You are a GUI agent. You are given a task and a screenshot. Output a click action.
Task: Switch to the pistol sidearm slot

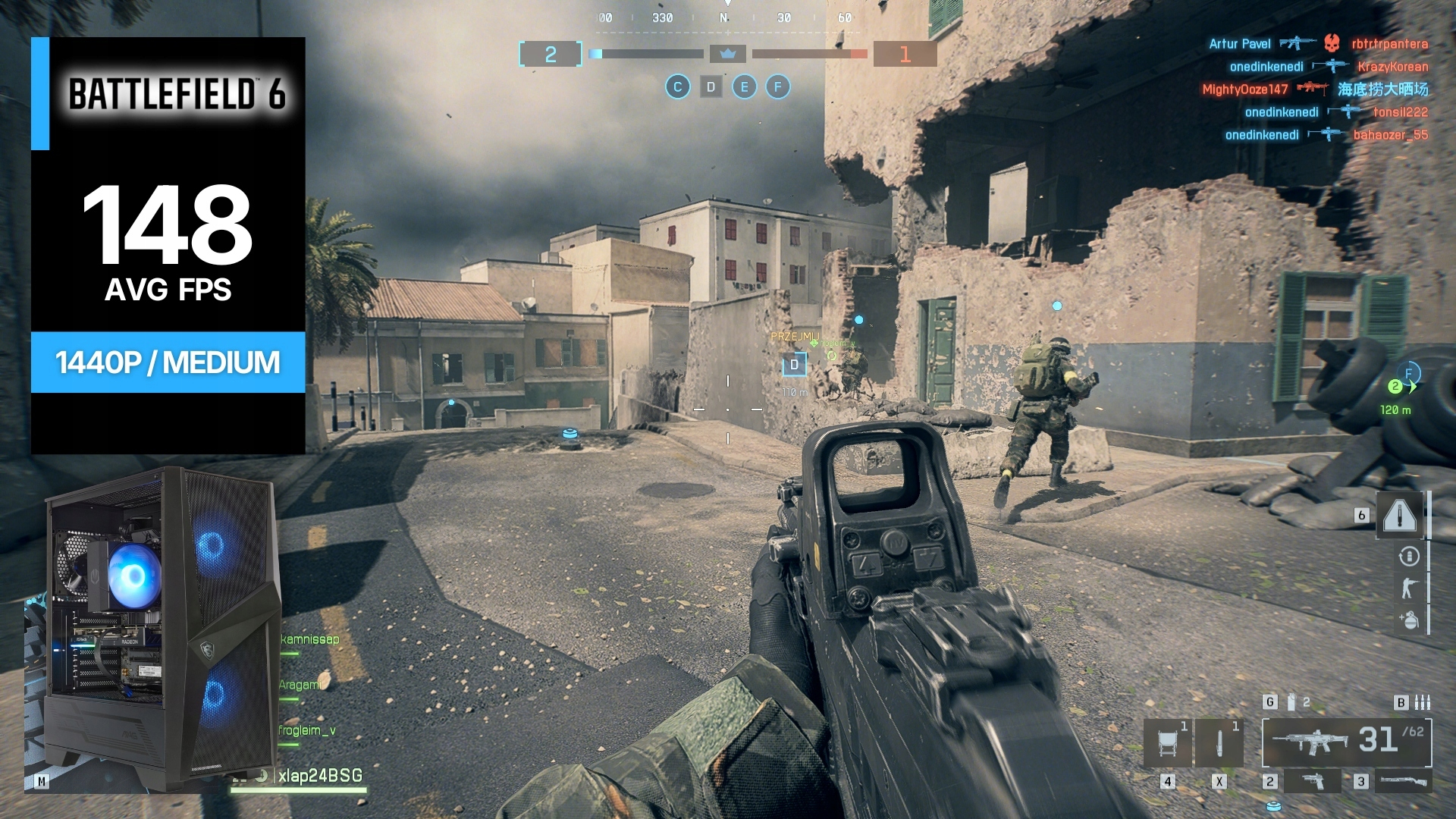pos(1313,781)
